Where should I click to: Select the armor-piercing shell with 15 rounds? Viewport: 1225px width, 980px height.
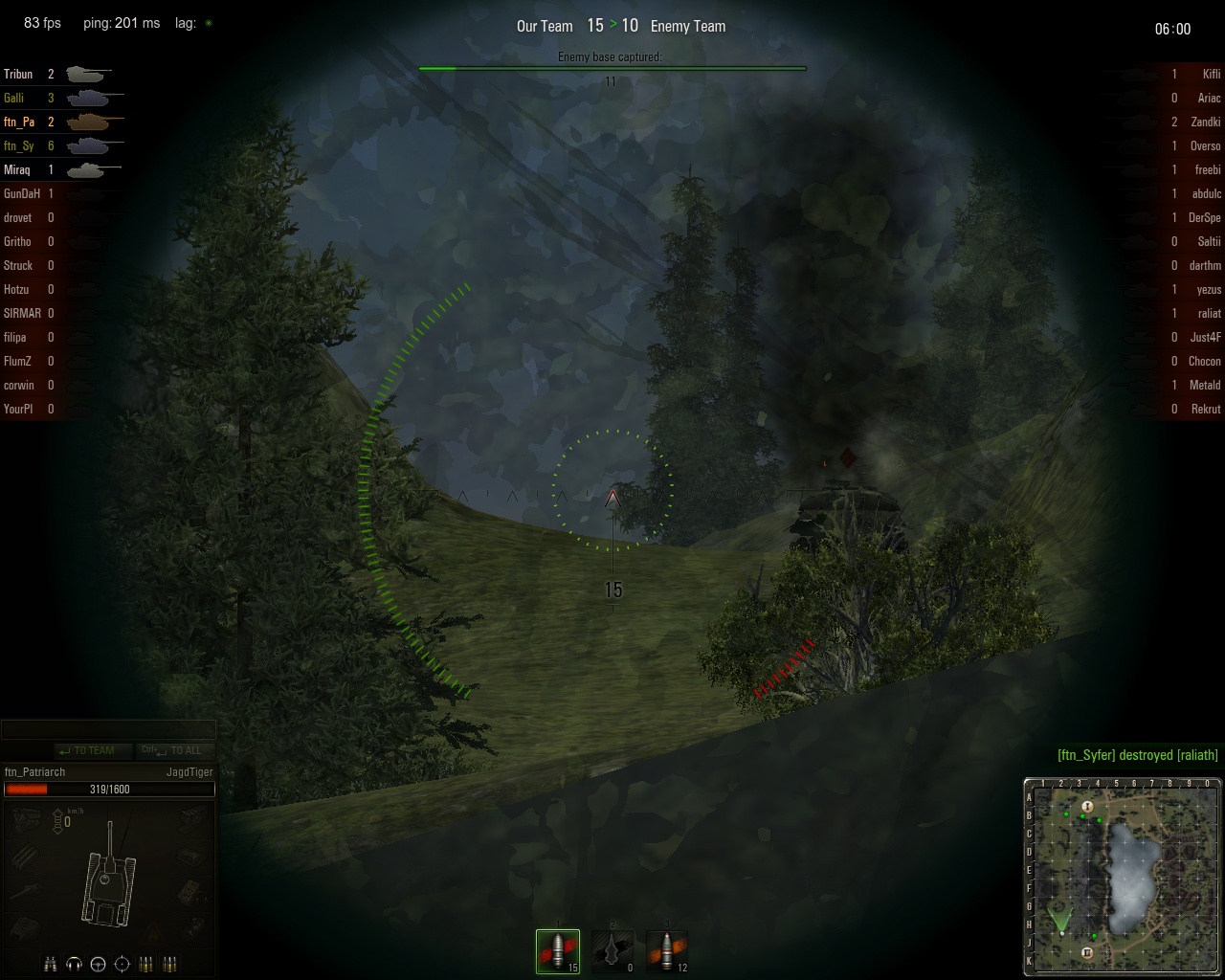(558, 950)
